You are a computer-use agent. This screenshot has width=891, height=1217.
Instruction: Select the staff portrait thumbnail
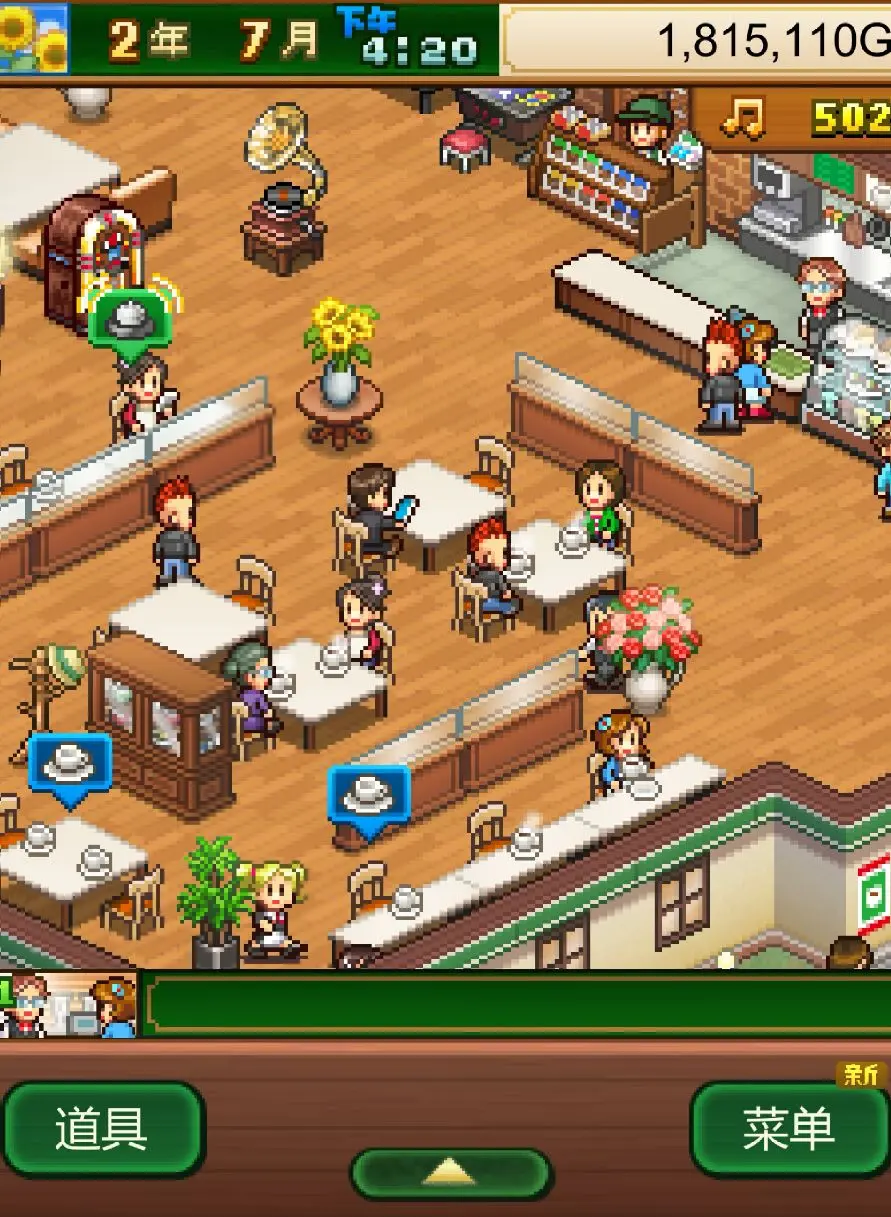coord(68,1005)
